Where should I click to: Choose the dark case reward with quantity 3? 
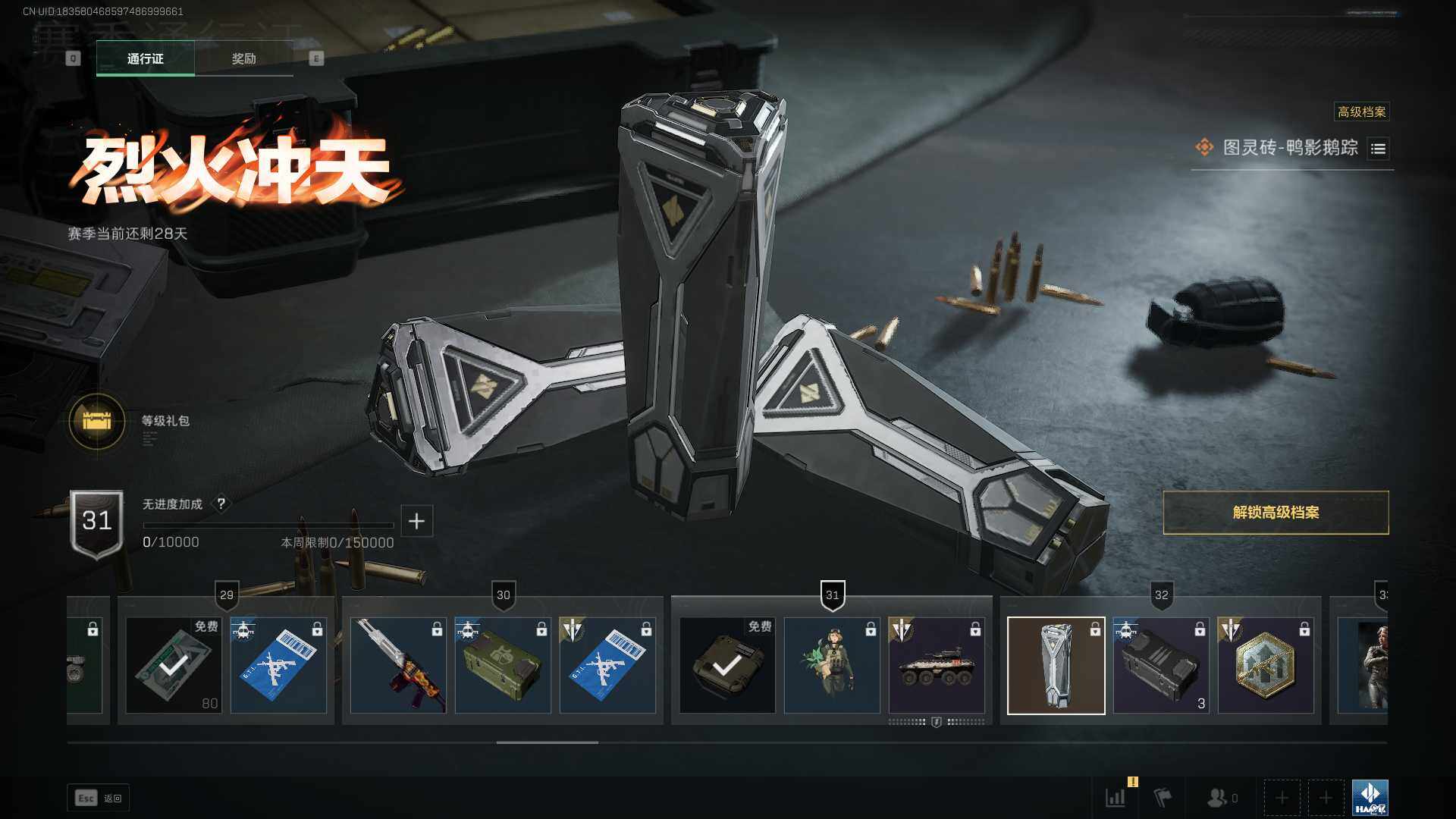pos(1161,665)
